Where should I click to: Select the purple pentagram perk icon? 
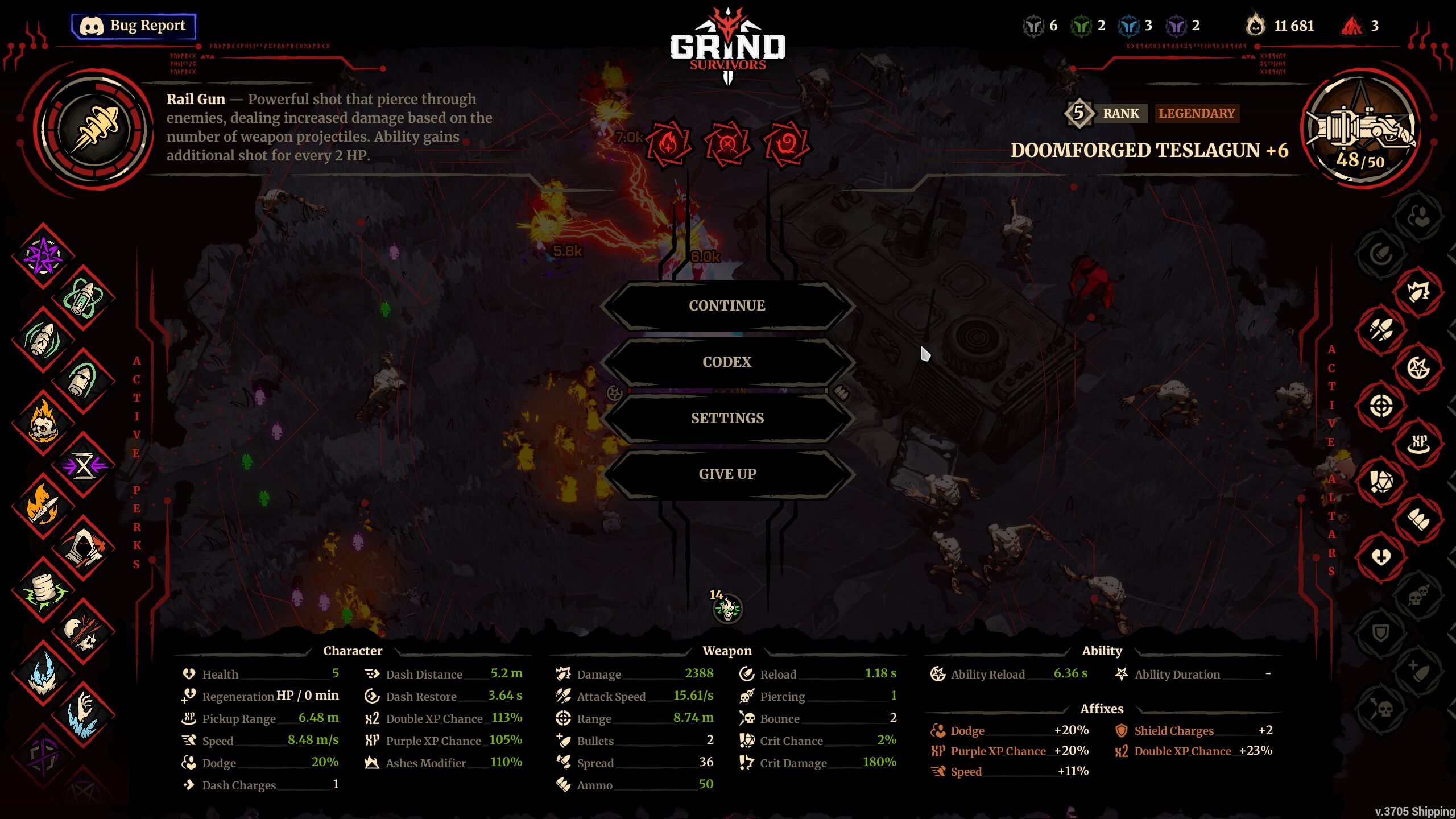click(43, 256)
